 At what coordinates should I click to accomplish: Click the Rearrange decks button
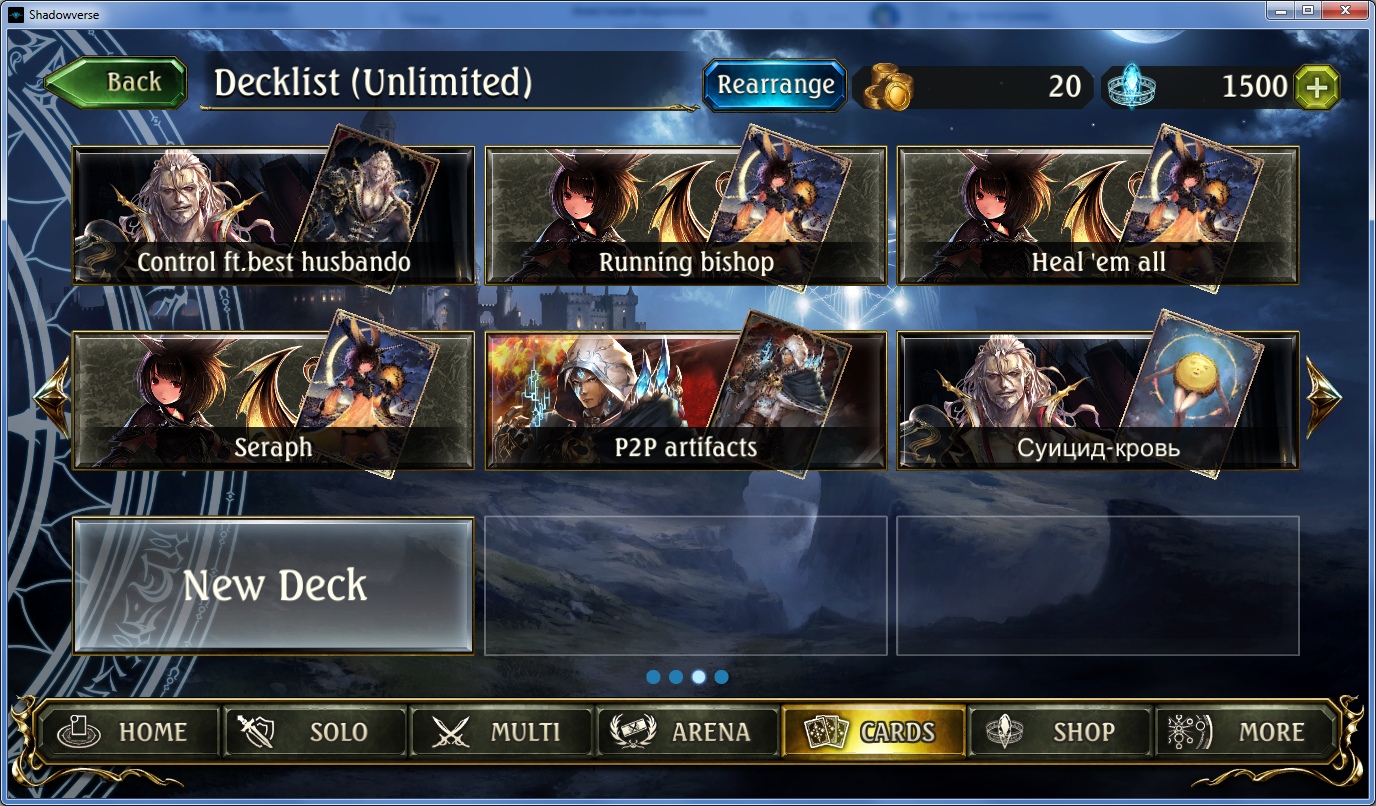pos(775,85)
